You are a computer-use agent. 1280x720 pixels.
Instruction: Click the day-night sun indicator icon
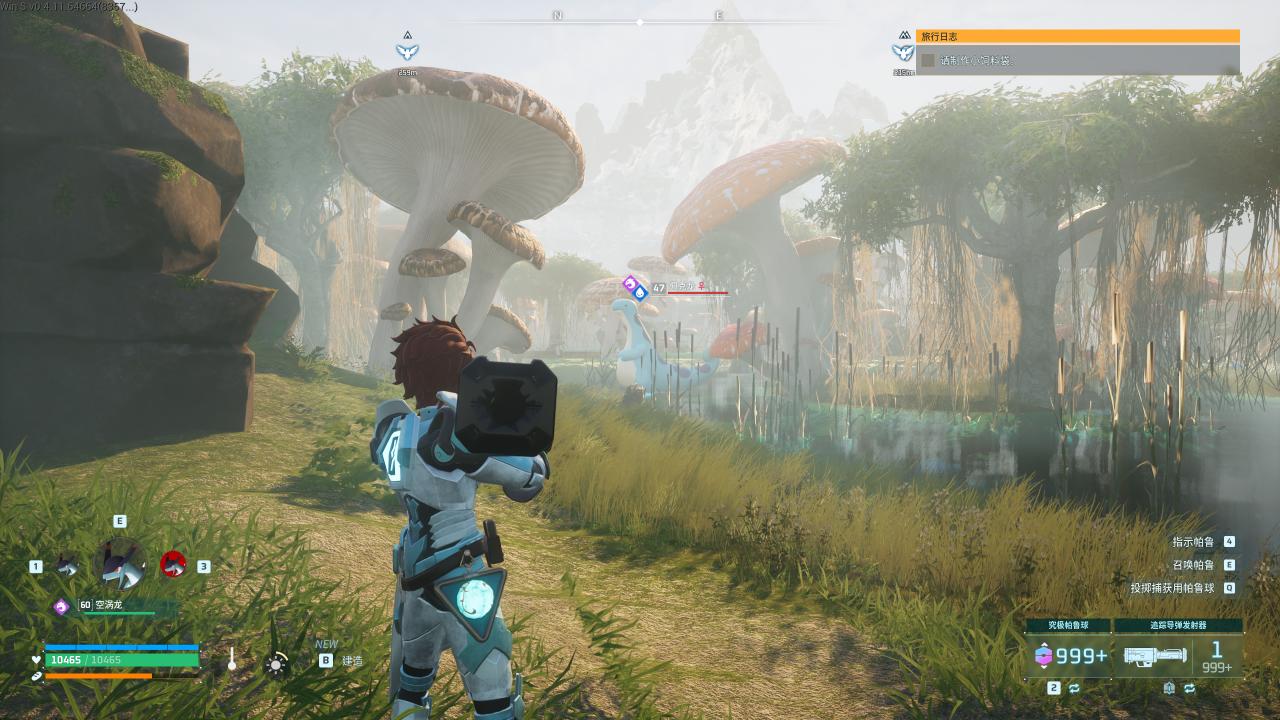pos(277,663)
